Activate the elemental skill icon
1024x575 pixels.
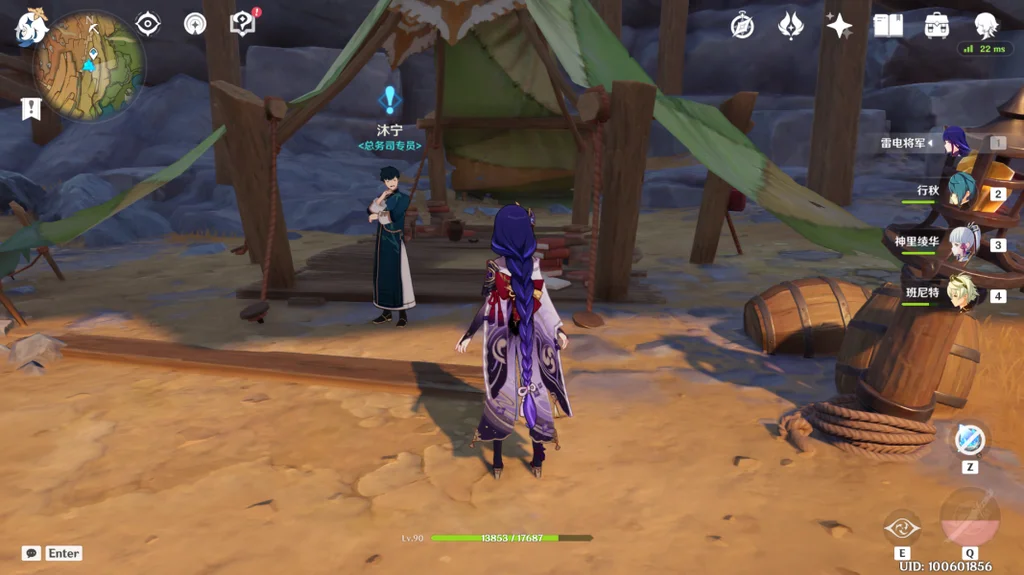click(902, 528)
